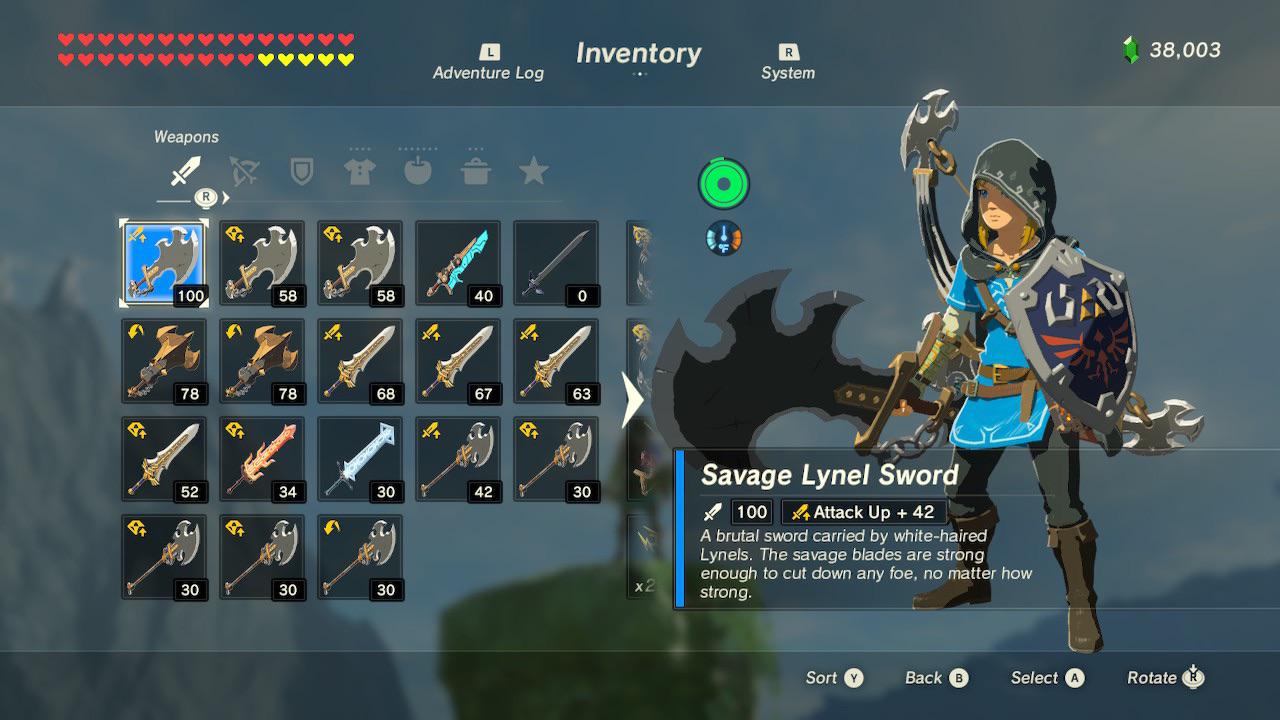Open the Bows and Arrows category icon
The height and width of the screenshot is (720, 1280).
click(x=244, y=170)
